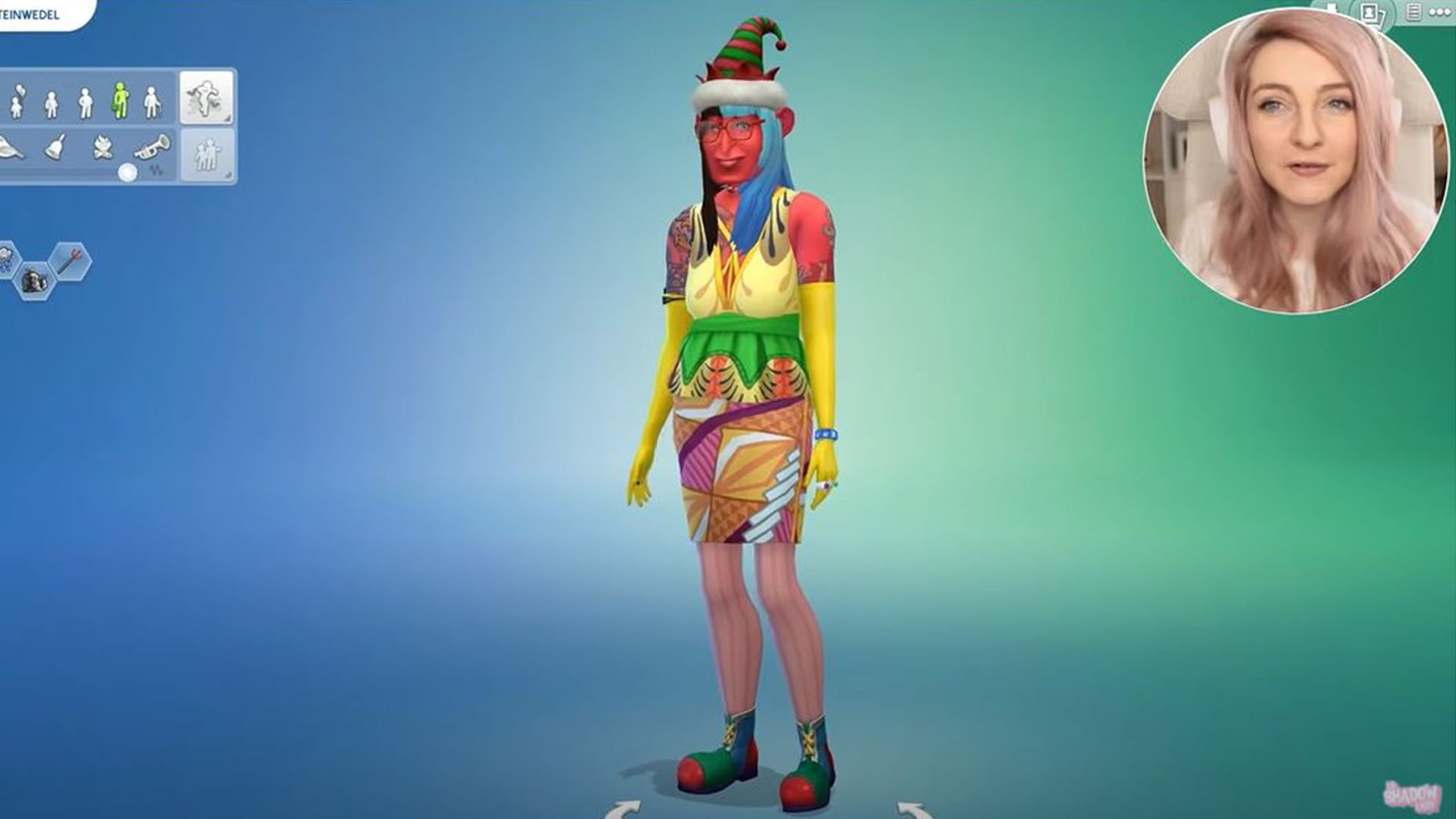Expand the household tile via corner triangle
Image resolution: width=1456 pixels, height=819 pixels.
pos(227,174)
